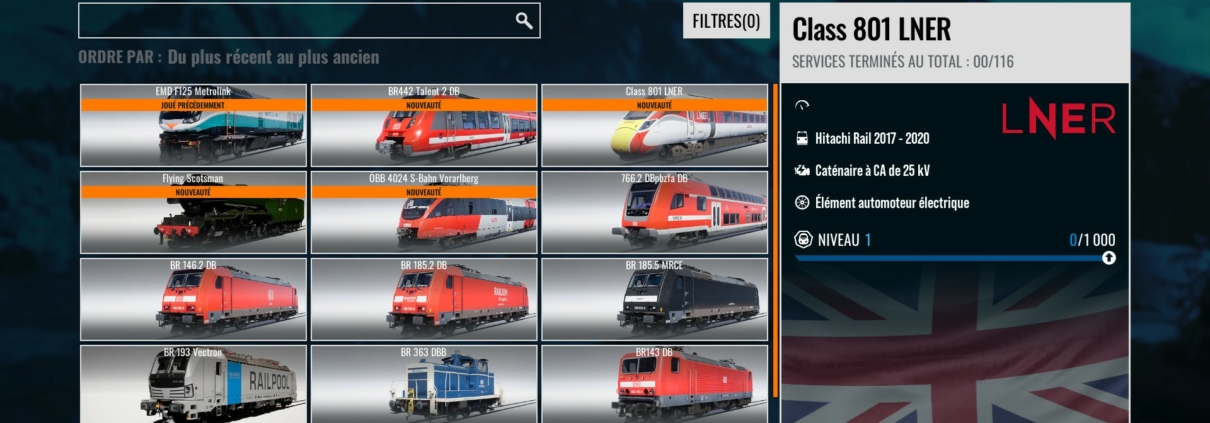Pick the BR143 DB locomotive
The image size is (1210, 423).
[x=655, y=384]
